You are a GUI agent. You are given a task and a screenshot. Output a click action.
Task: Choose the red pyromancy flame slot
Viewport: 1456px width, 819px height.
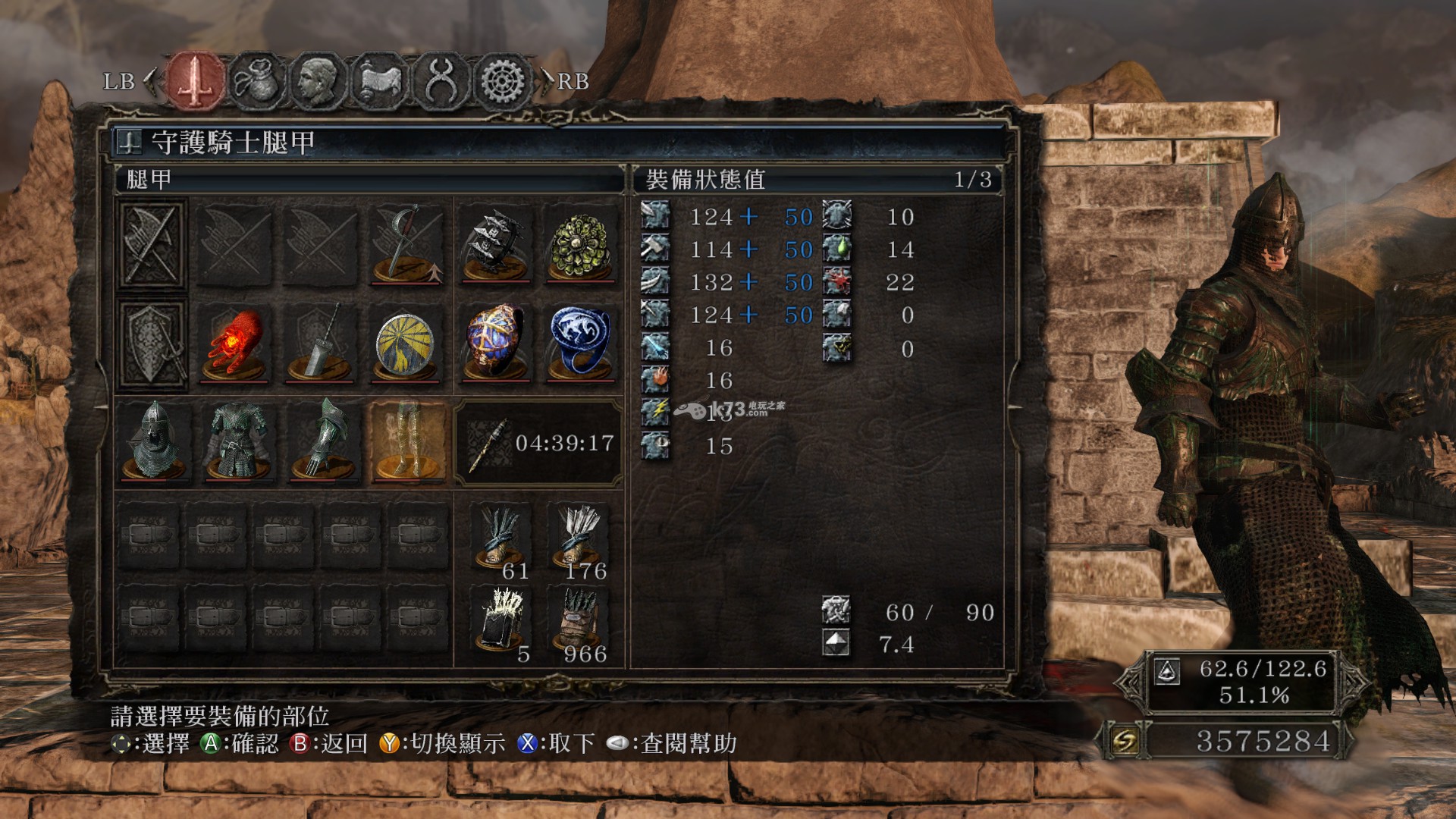(x=234, y=344)
